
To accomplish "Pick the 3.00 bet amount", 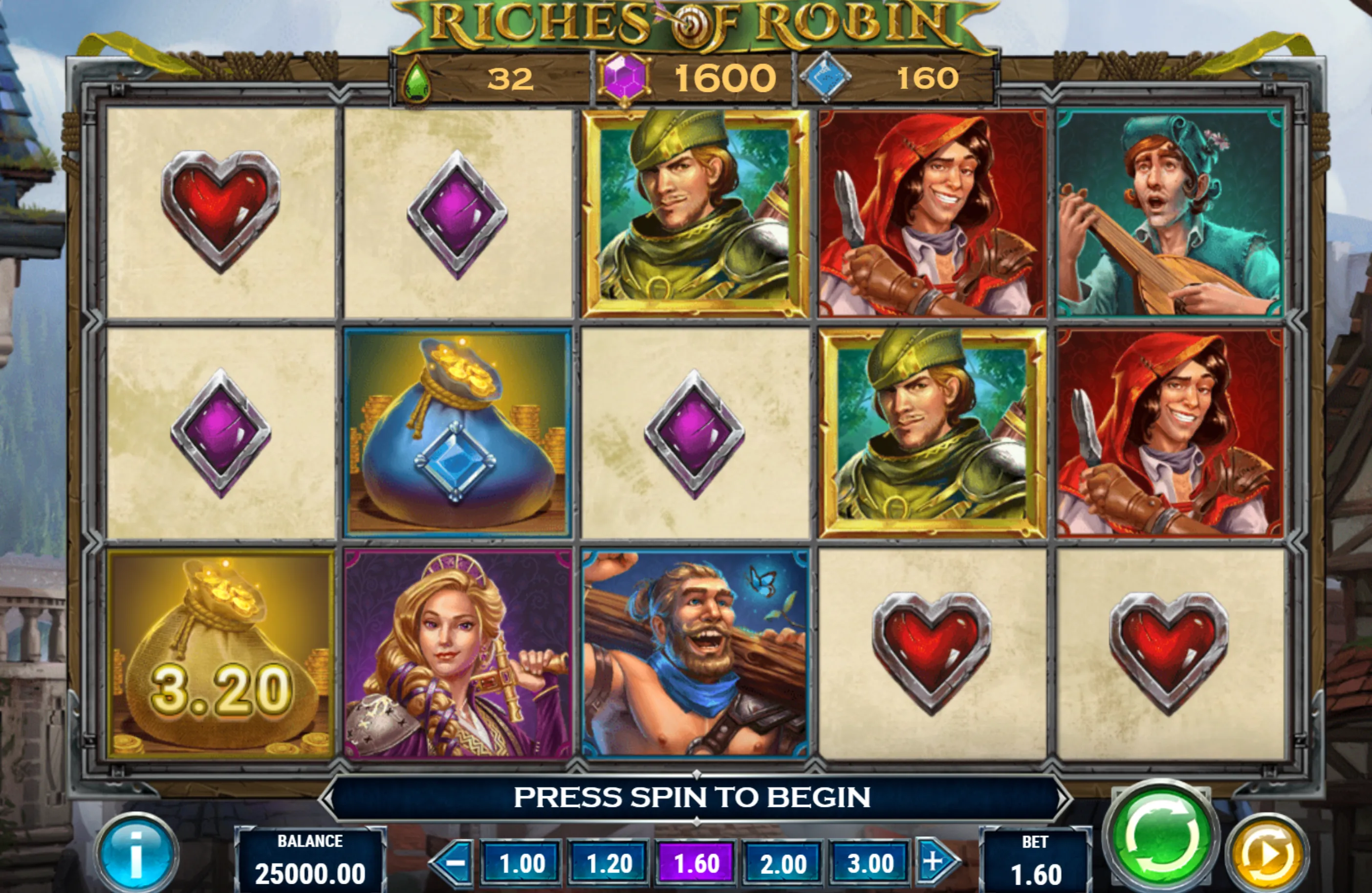I will pos(870,864).
